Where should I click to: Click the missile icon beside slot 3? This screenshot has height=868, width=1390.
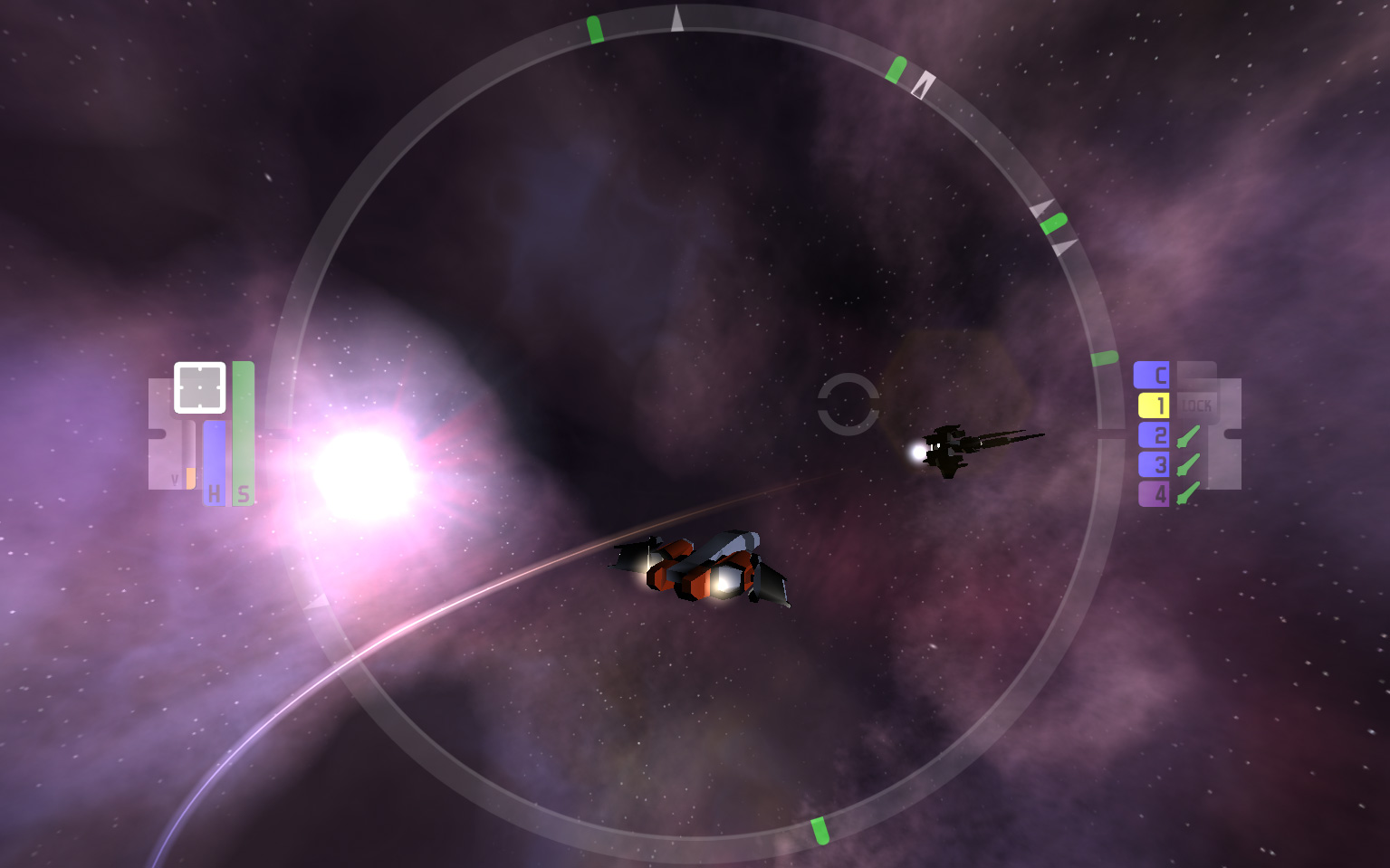(1189, 463)
